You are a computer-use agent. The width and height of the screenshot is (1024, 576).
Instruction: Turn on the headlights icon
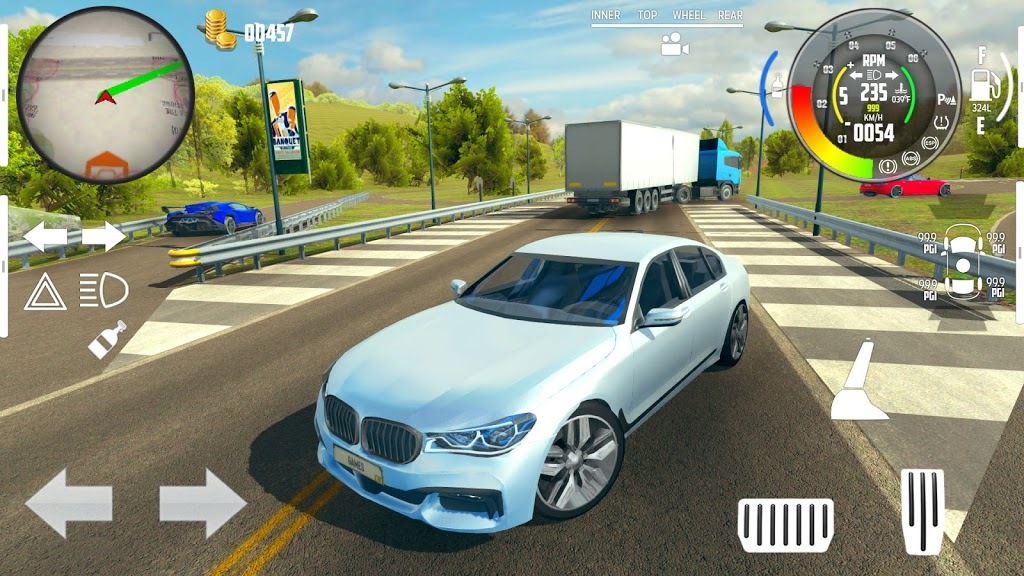[104, 291]
